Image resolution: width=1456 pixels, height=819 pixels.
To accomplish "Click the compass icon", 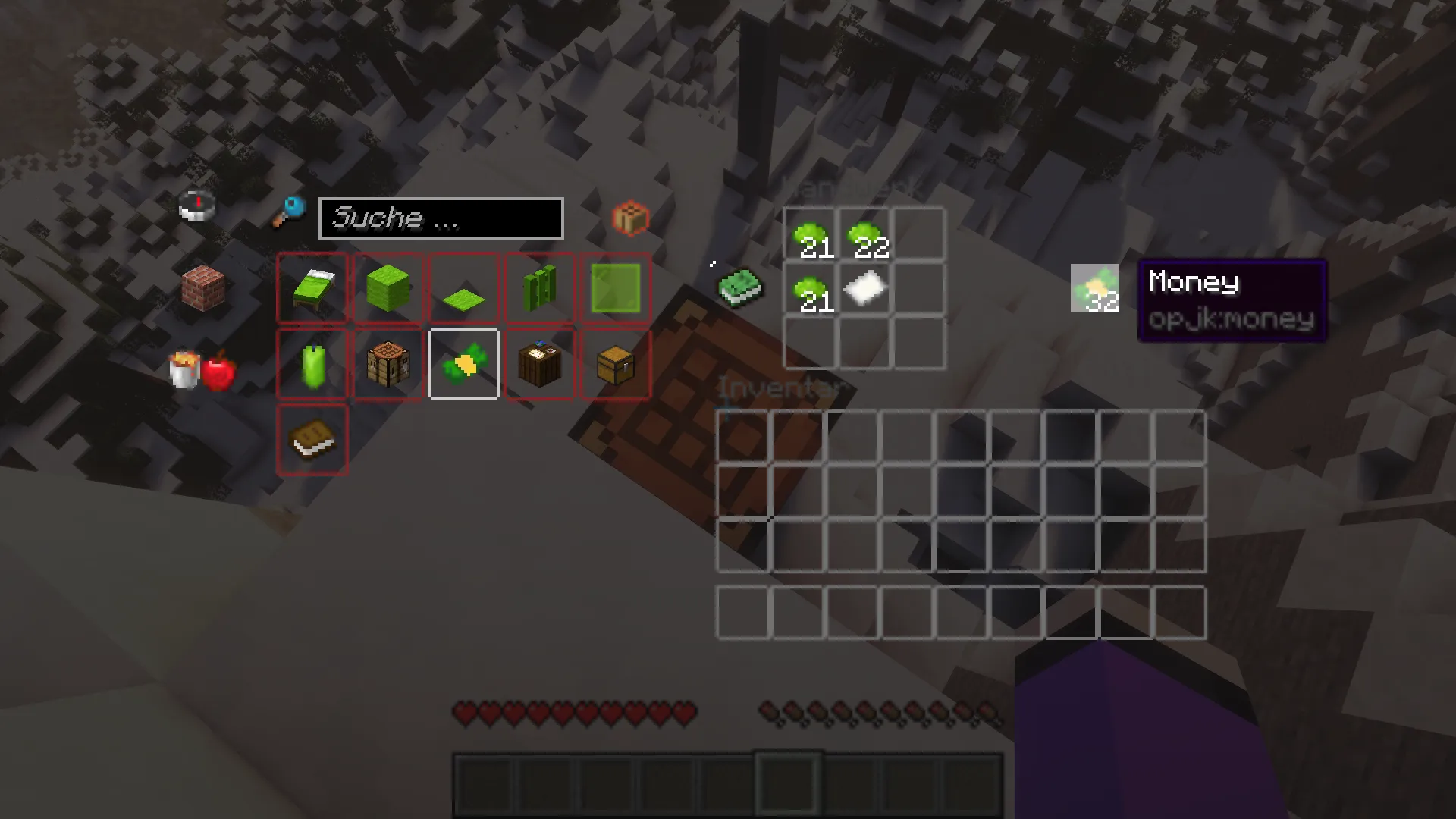I will [x=196, y=206].
